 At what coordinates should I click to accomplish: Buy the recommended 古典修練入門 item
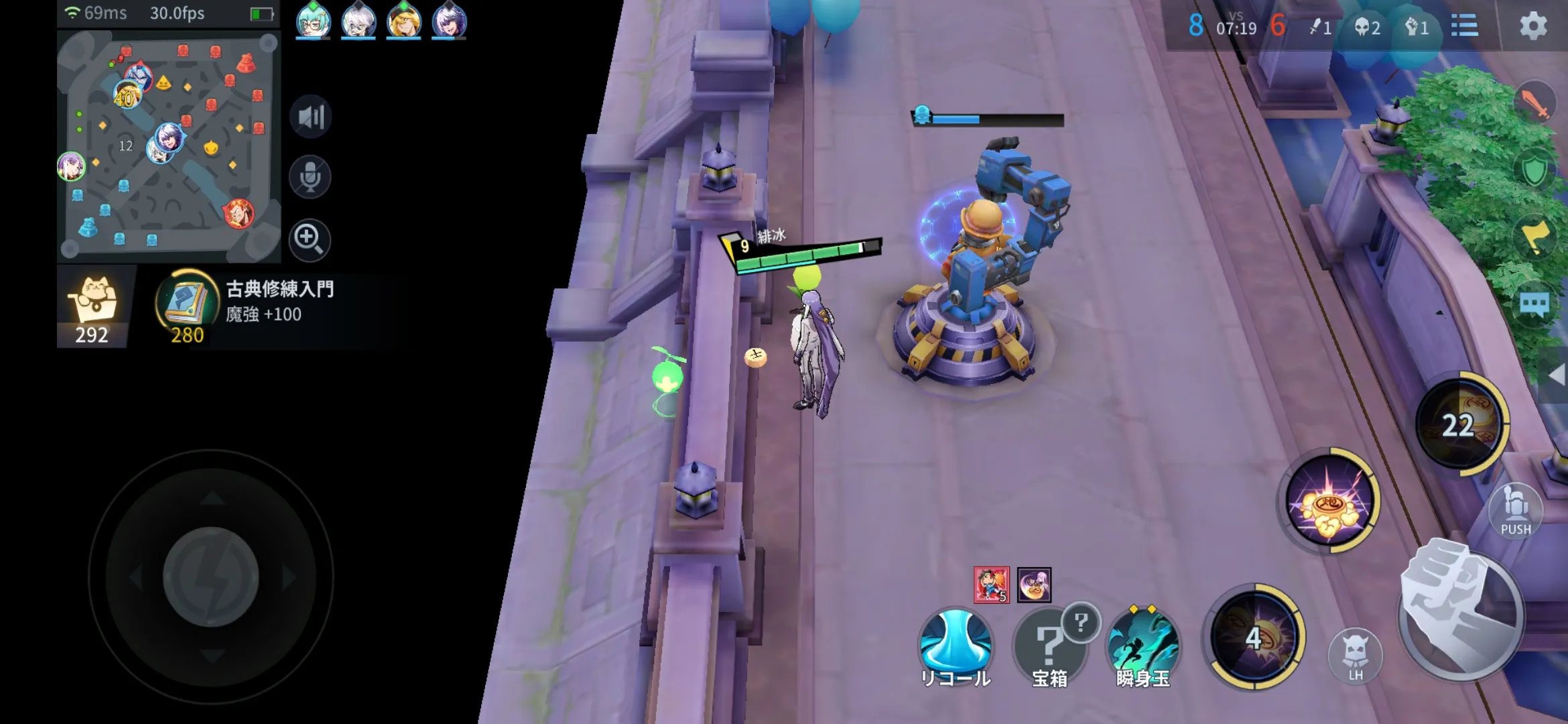187,306
